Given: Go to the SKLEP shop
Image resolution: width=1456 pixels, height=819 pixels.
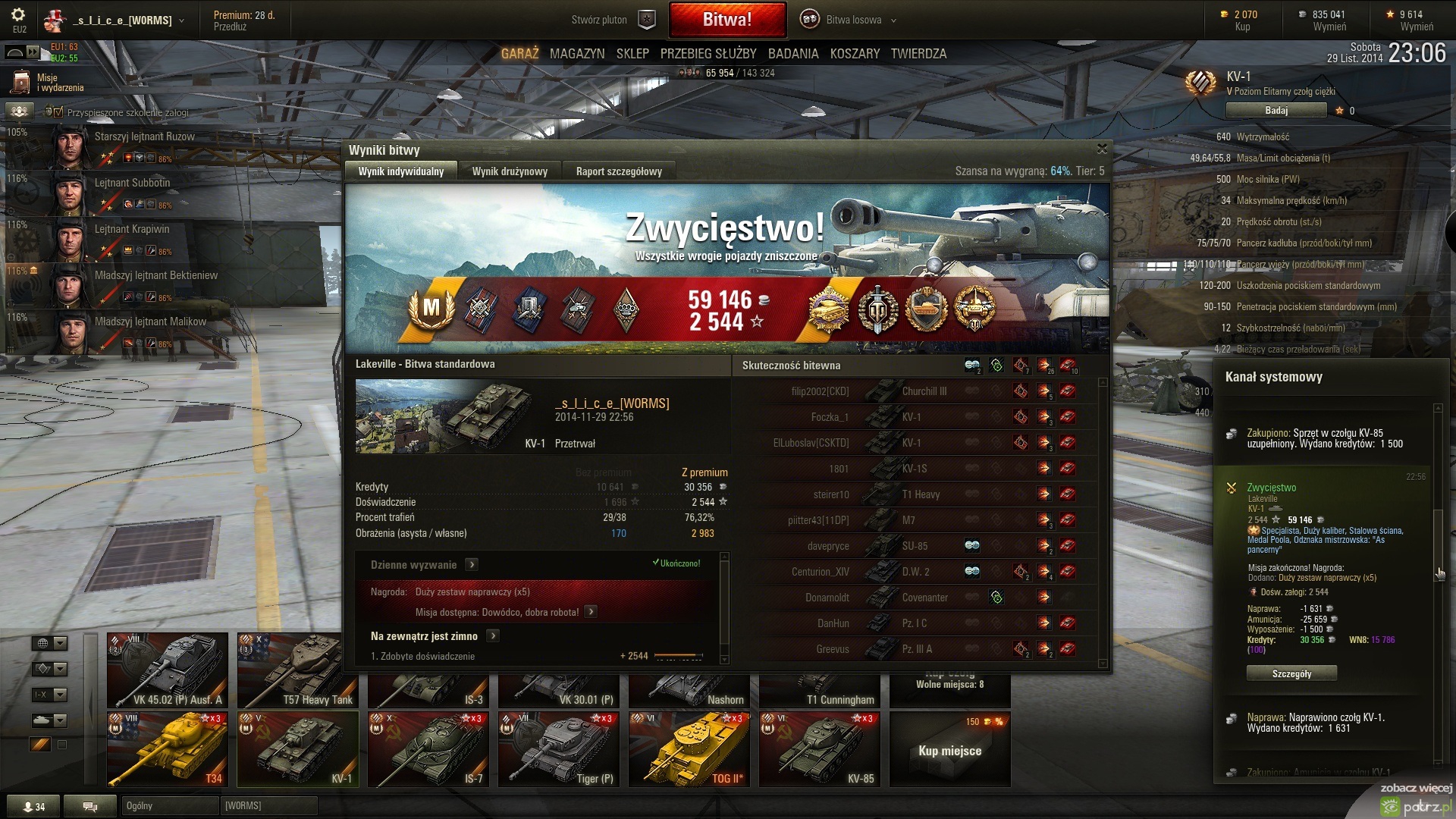Looking at the screenshot, I should (x=632, y=54).
